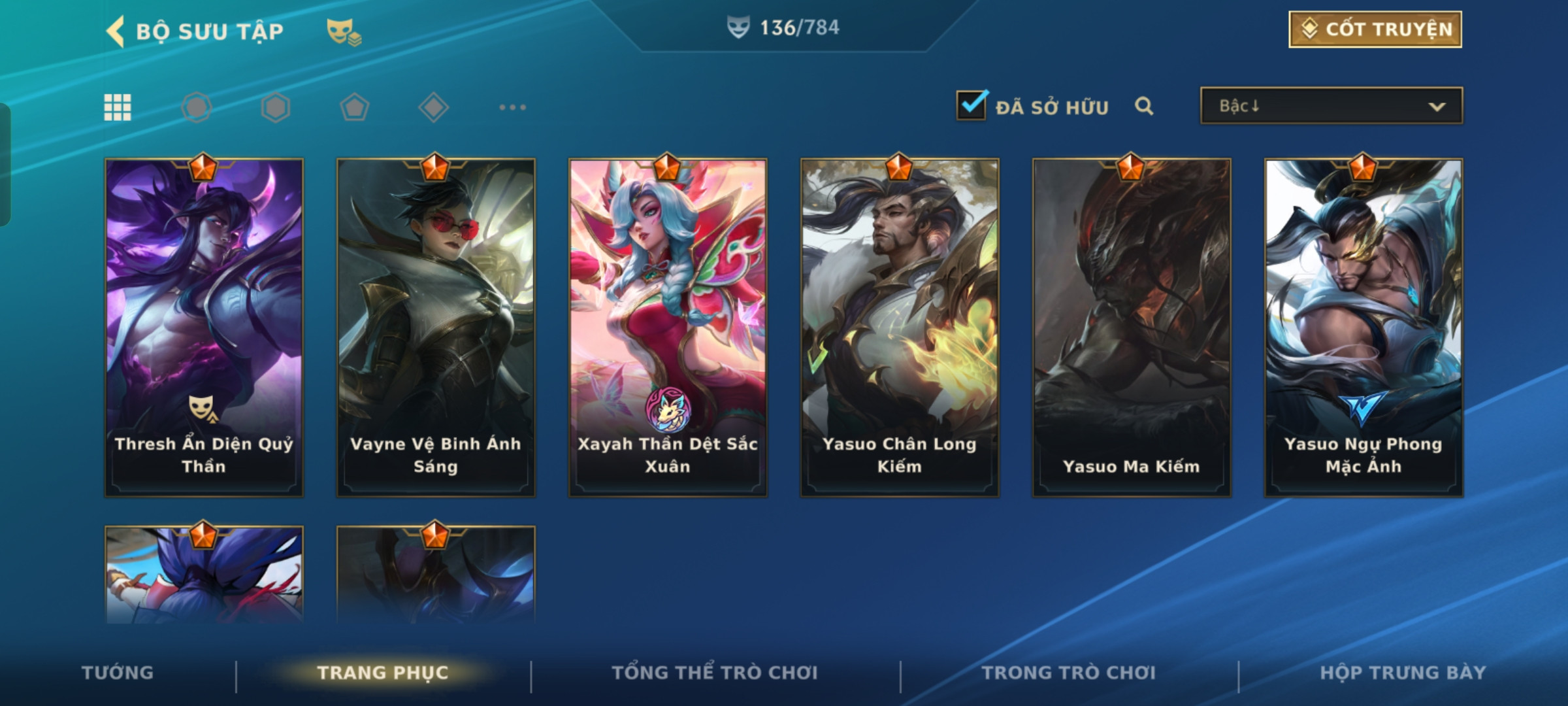Screen dimensions: 1568x706
Task: Toggle the Đã Sở Hữu checkbox
Action: (971, 106)
